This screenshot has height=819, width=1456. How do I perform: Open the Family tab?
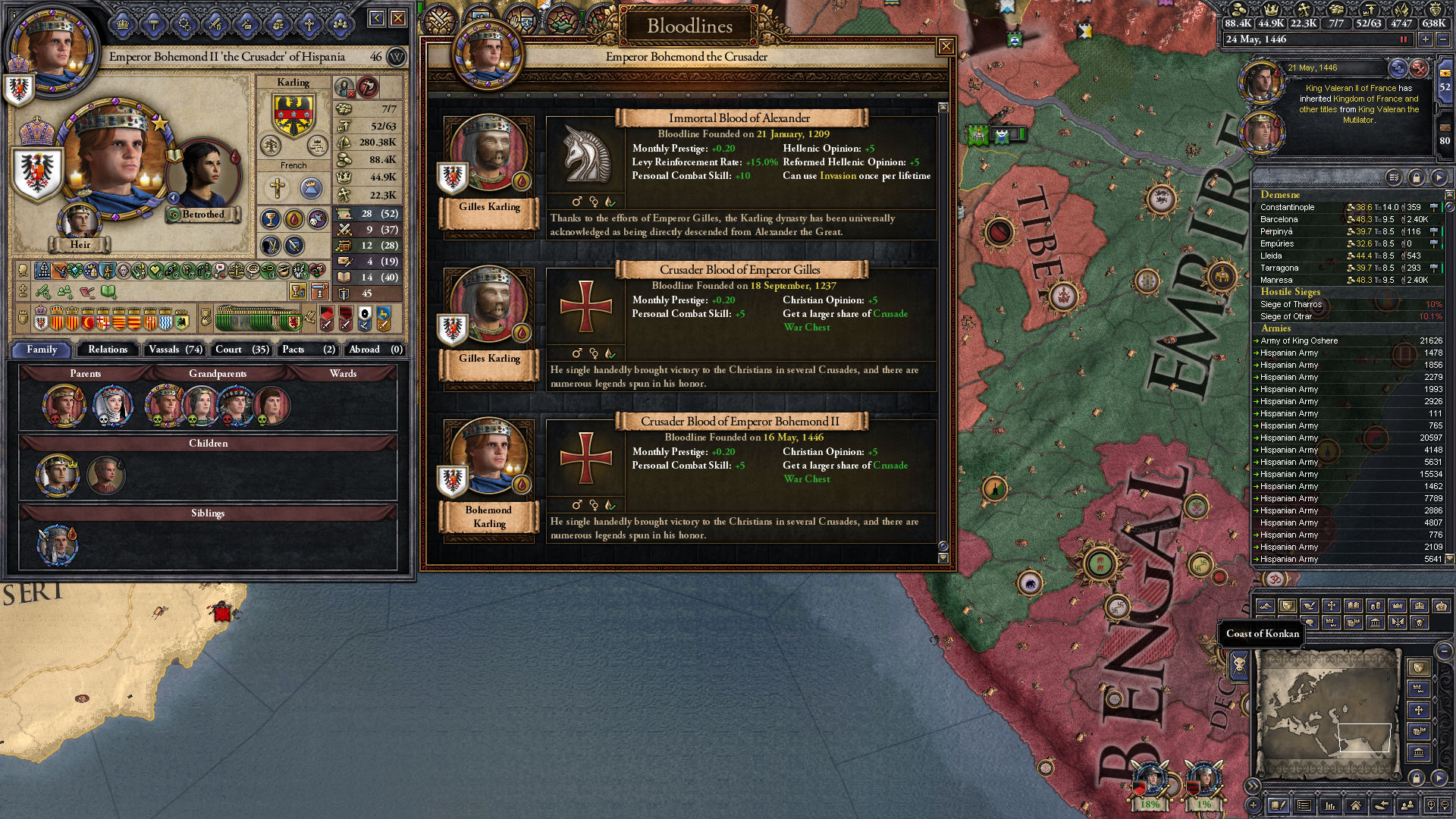(x=42, y=350)
